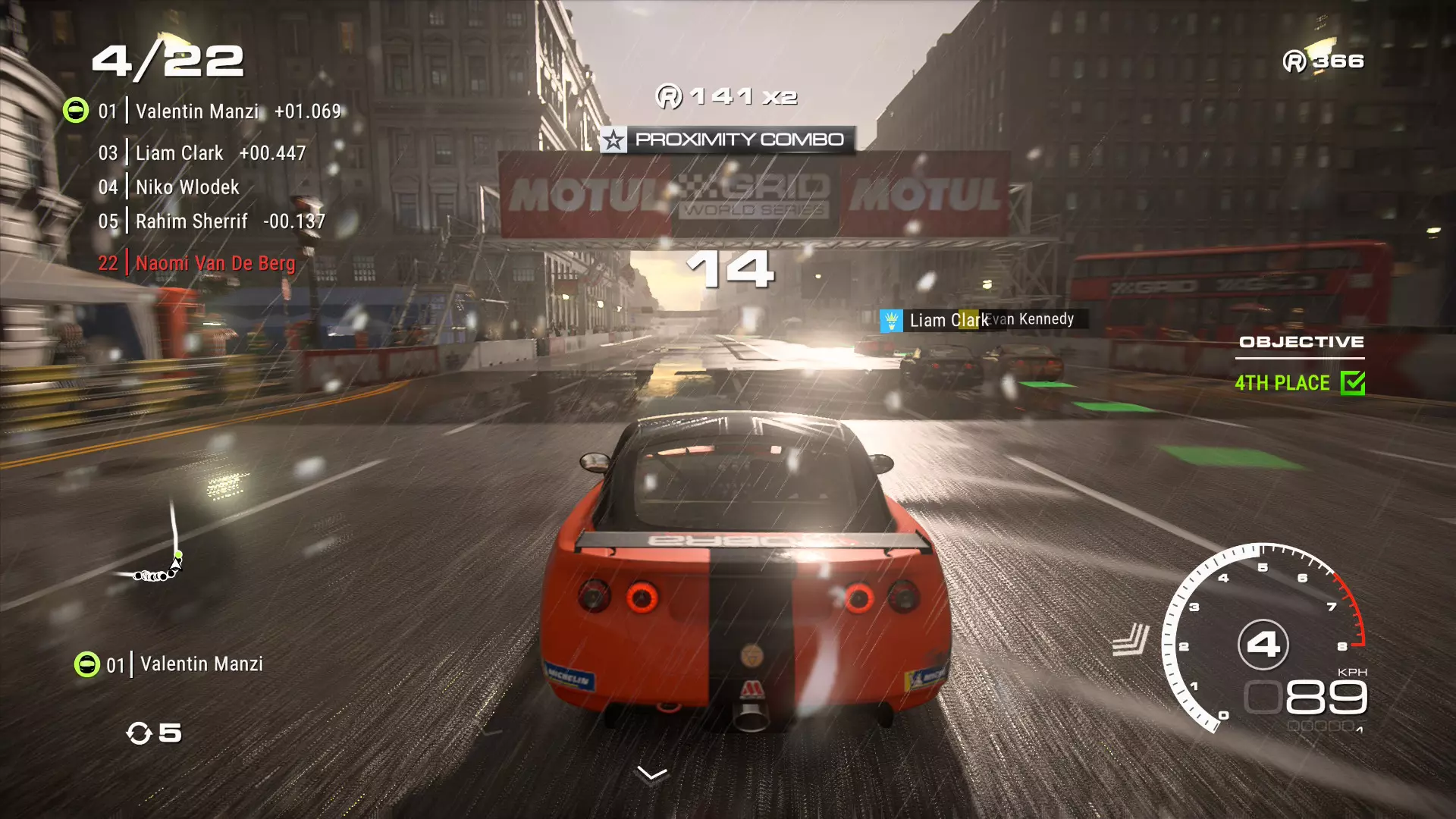Click the Proximity Combo star banner

click(727, 140)
